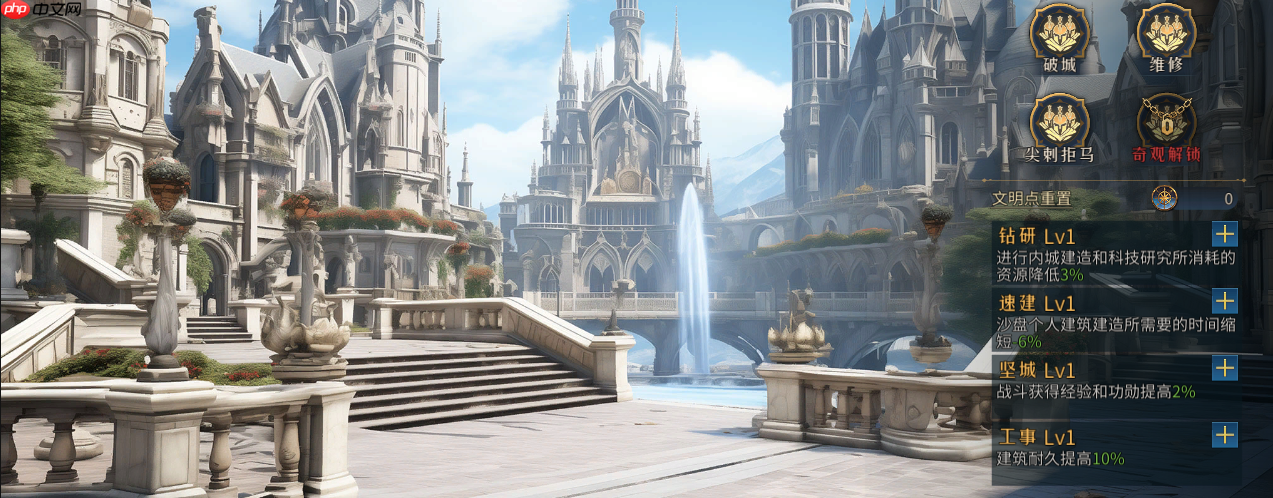The width and height of the screenshot is (1273, 498).
Task: Increase 坚城 Lv1 using the plus button
Action: tap(1224, 367)
